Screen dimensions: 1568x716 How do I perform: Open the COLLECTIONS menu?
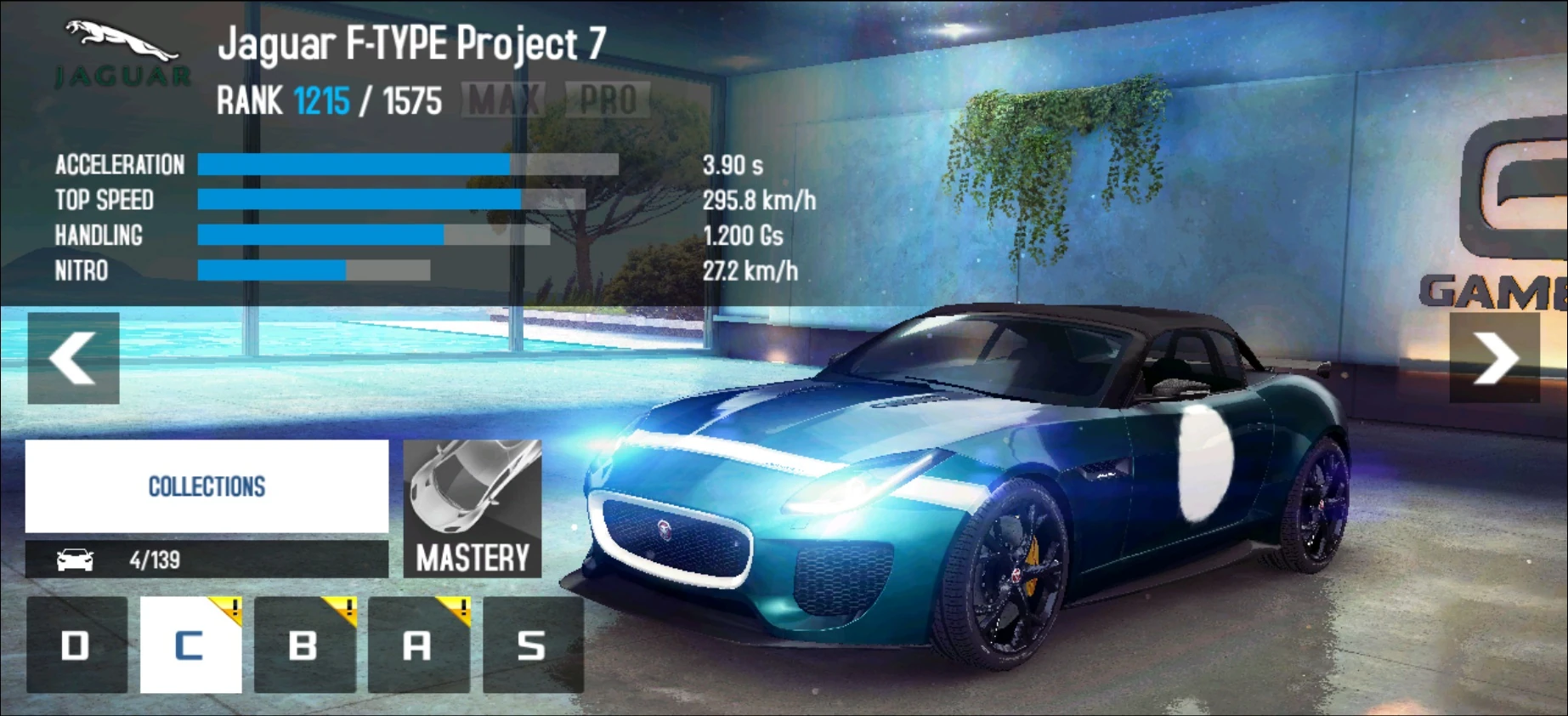pos(206,486)
